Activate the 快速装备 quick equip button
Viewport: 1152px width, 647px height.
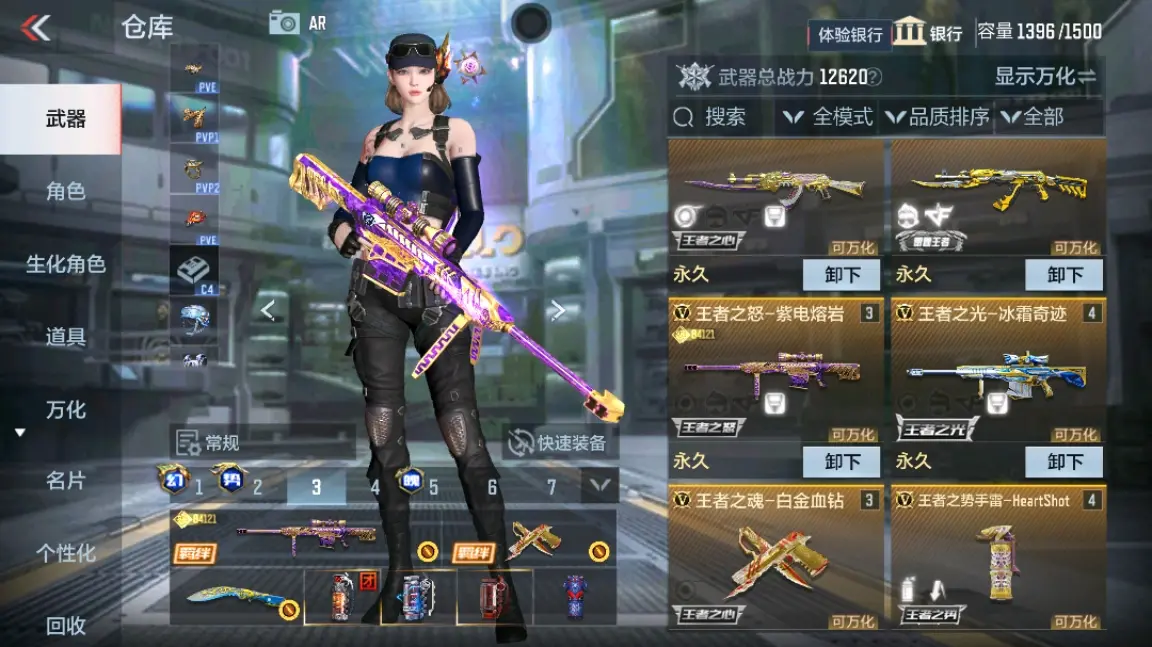point(560,443)
